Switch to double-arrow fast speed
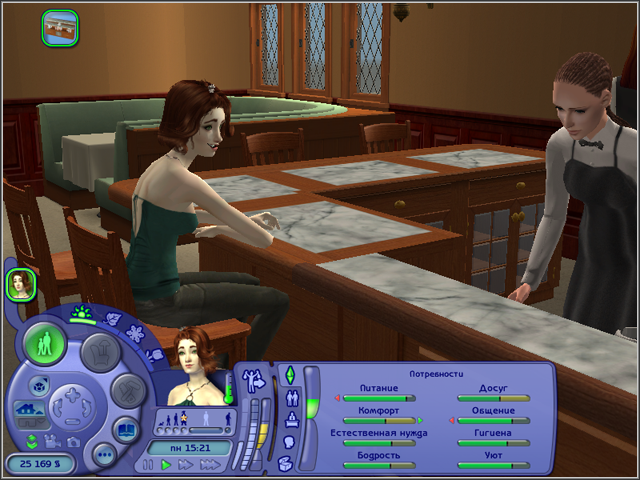This screenshot has height=480, width=640. tap(185, 465)
